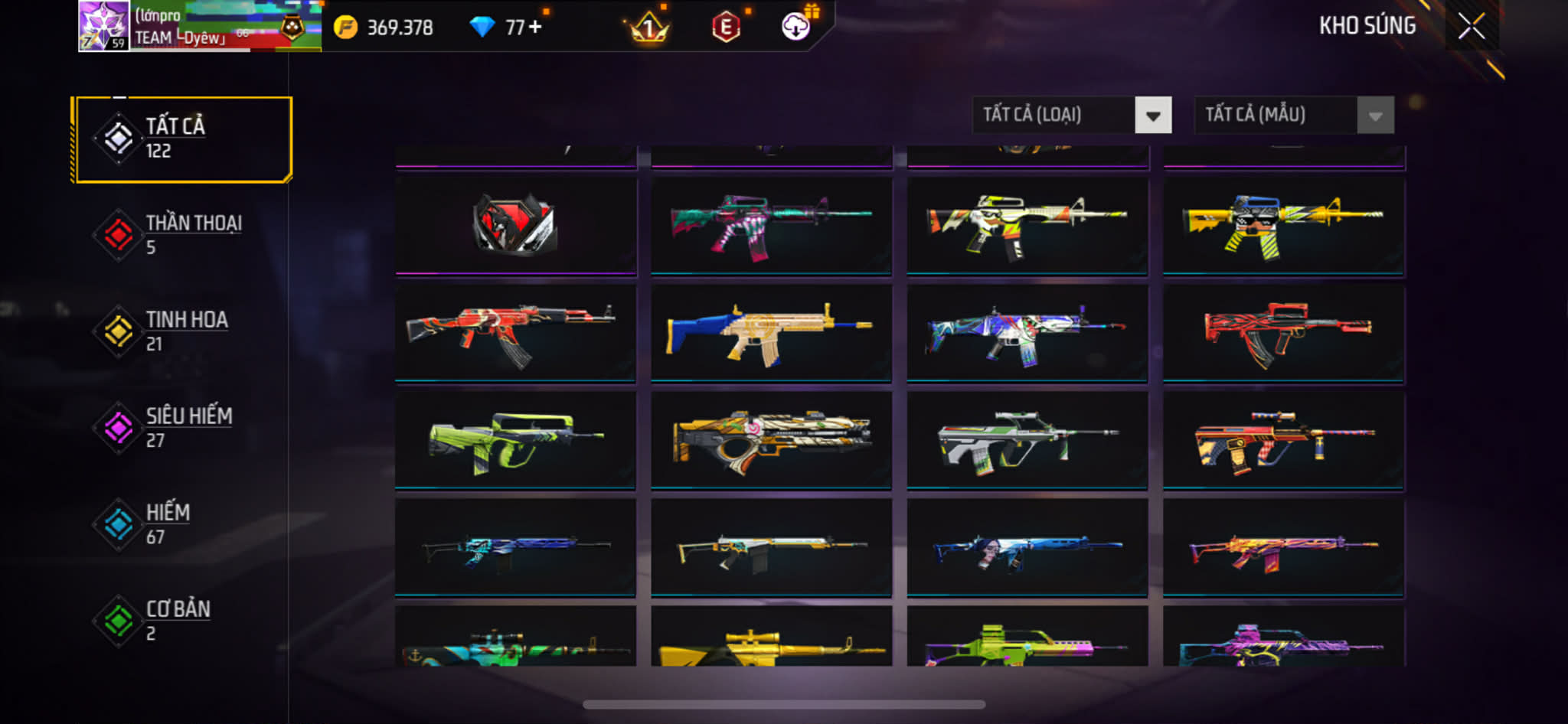Switch to the Hiếm rarity tab
Image resolution: width=1568 pixels, height=724 pixels.
[x=183, y=524]
